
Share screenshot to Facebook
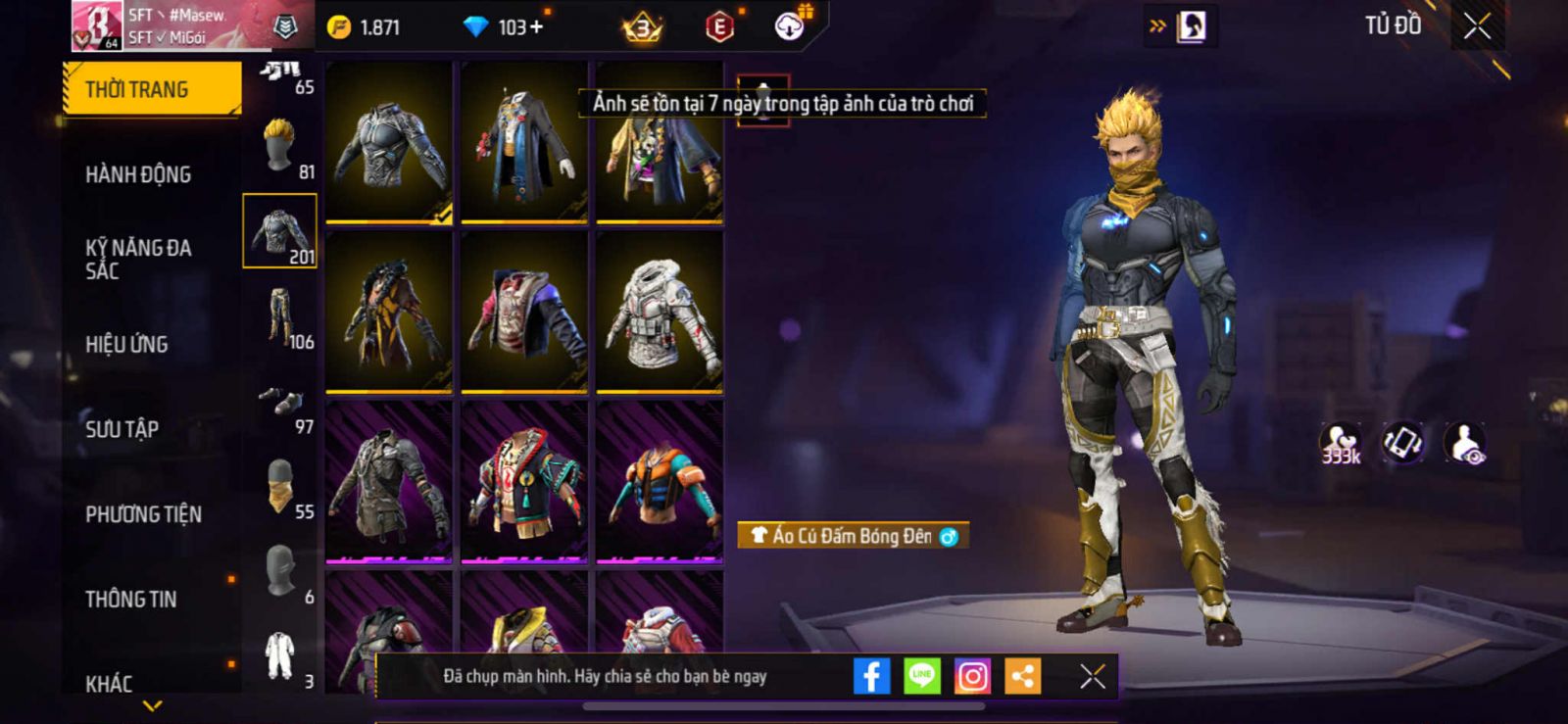tap(871, 676)
